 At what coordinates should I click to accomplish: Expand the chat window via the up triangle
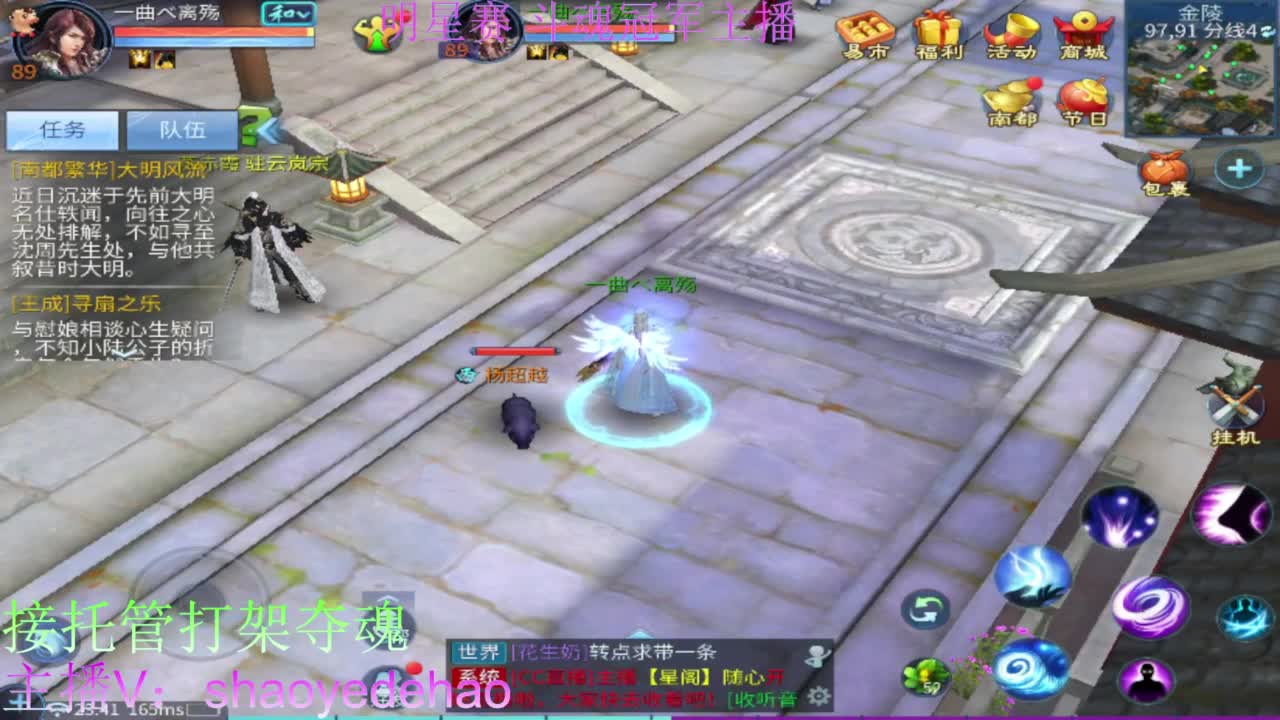click(638, 634)
